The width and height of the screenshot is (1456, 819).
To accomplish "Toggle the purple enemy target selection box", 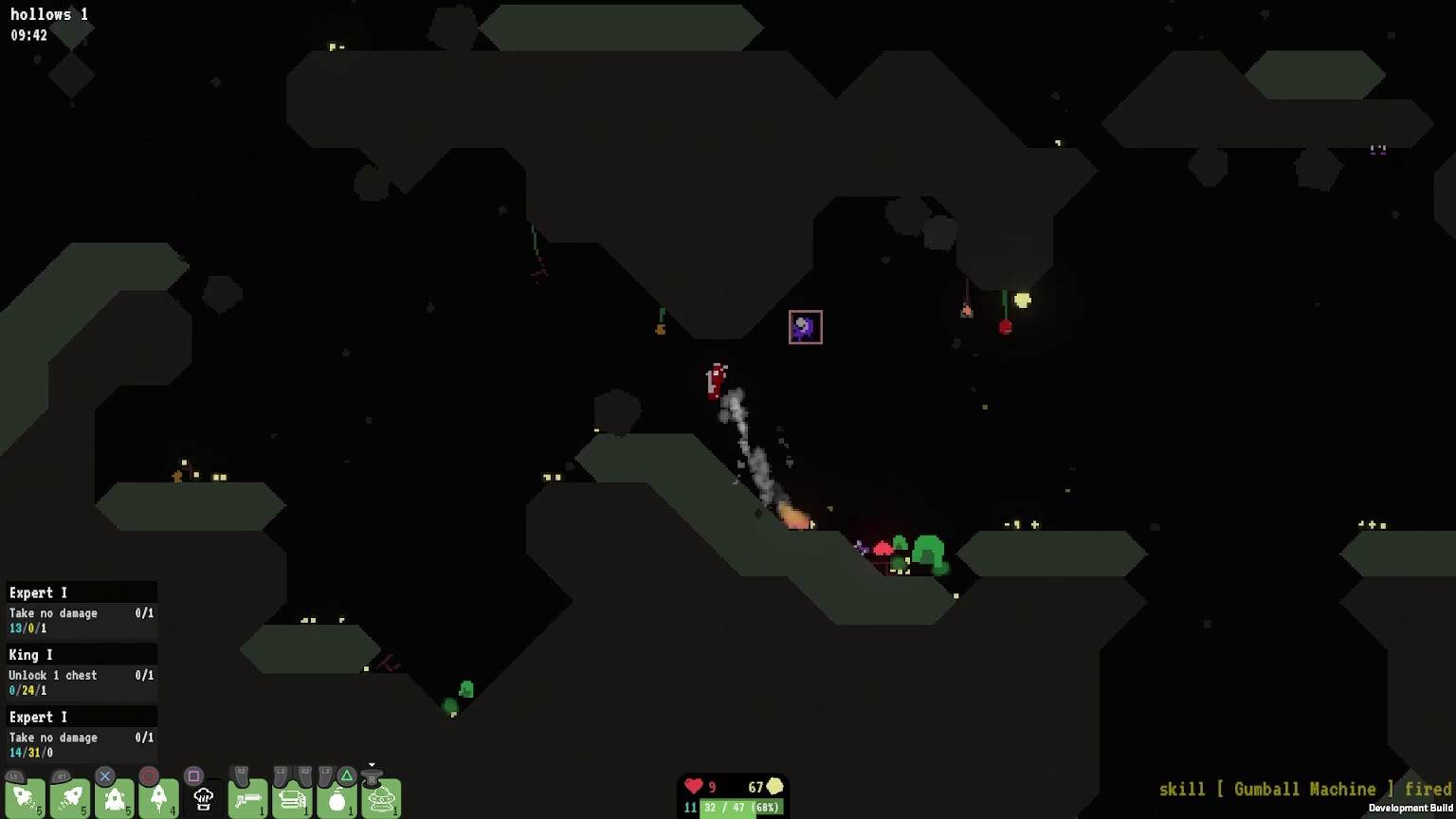I will click(805, 326).
